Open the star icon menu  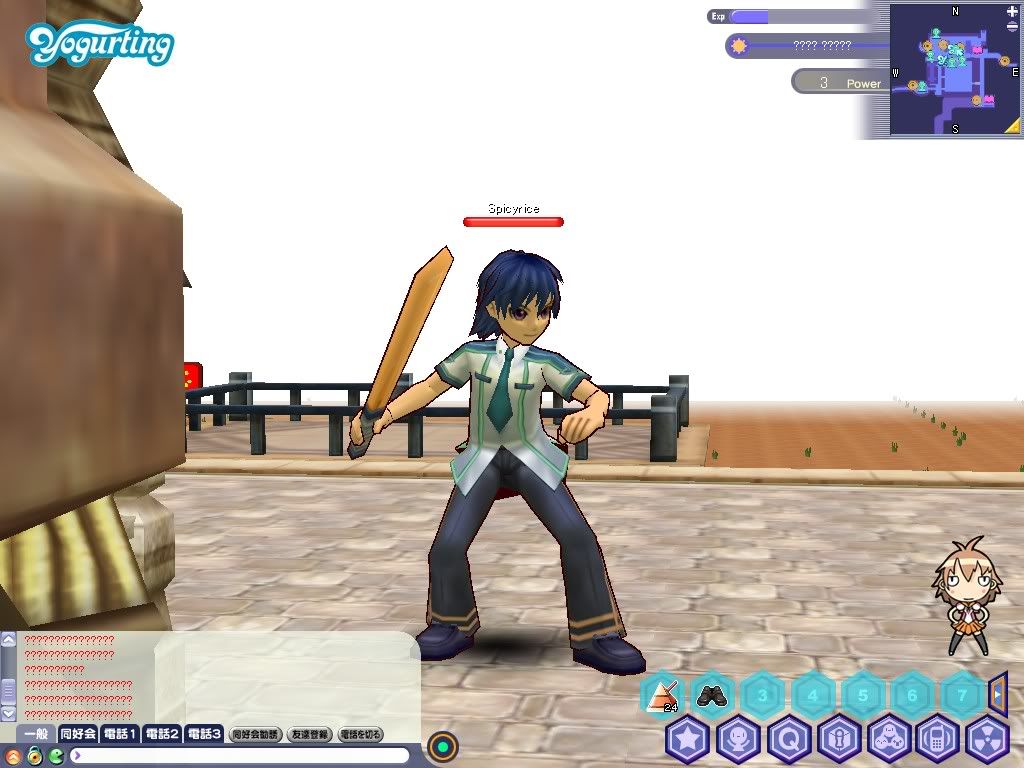[x=688, y=740]
